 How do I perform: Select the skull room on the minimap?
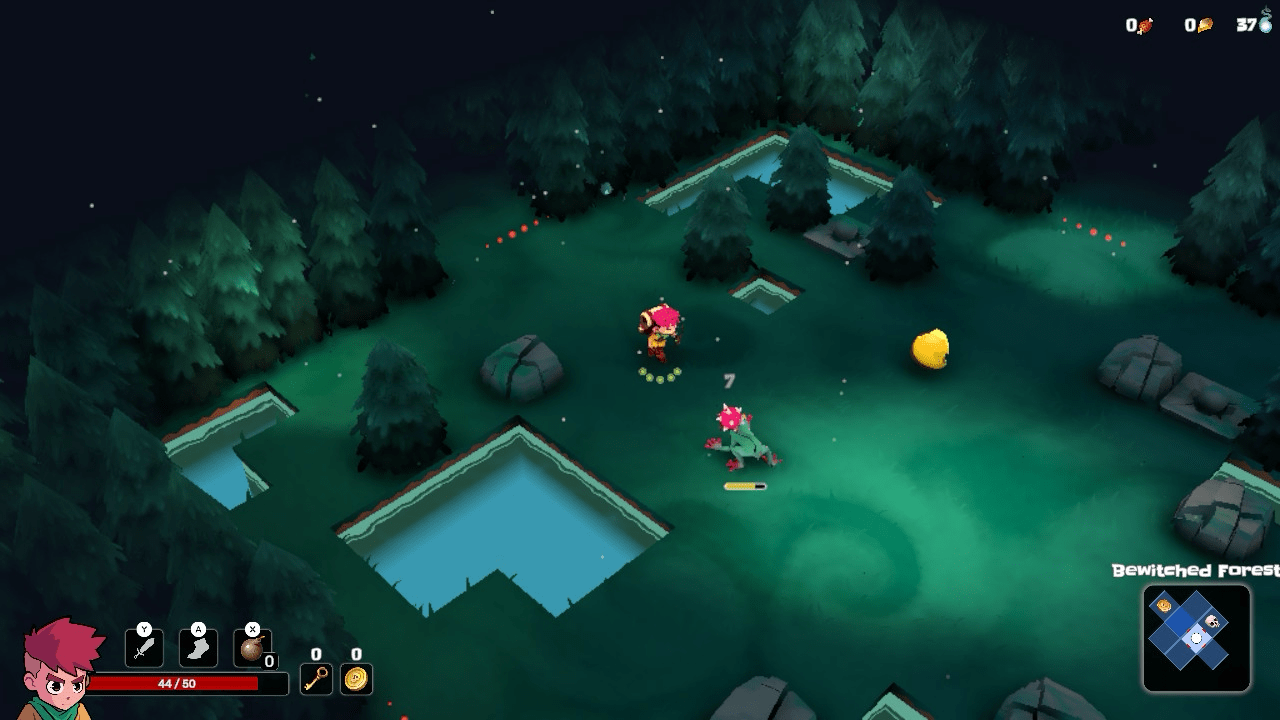point(1213,623)
